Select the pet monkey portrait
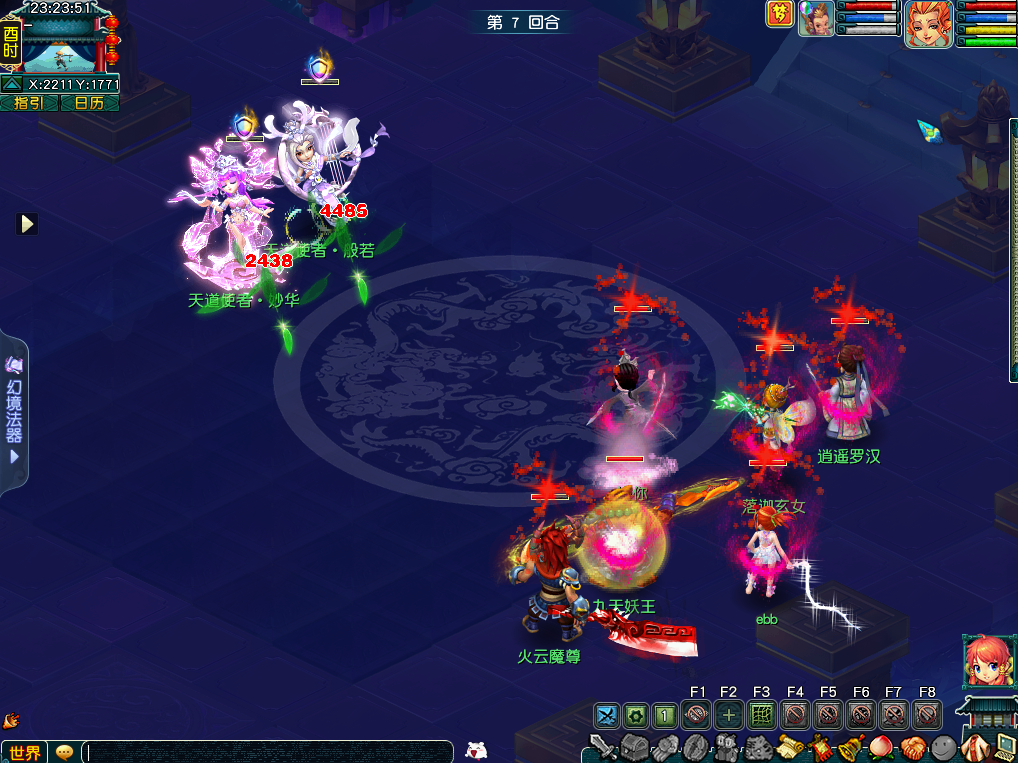This screenshot has width=1018, height=763. [816, 18]
